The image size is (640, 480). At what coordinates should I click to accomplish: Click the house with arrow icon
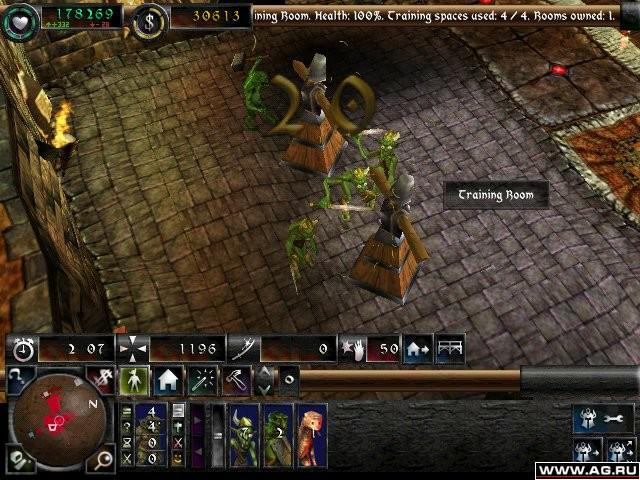417,348
